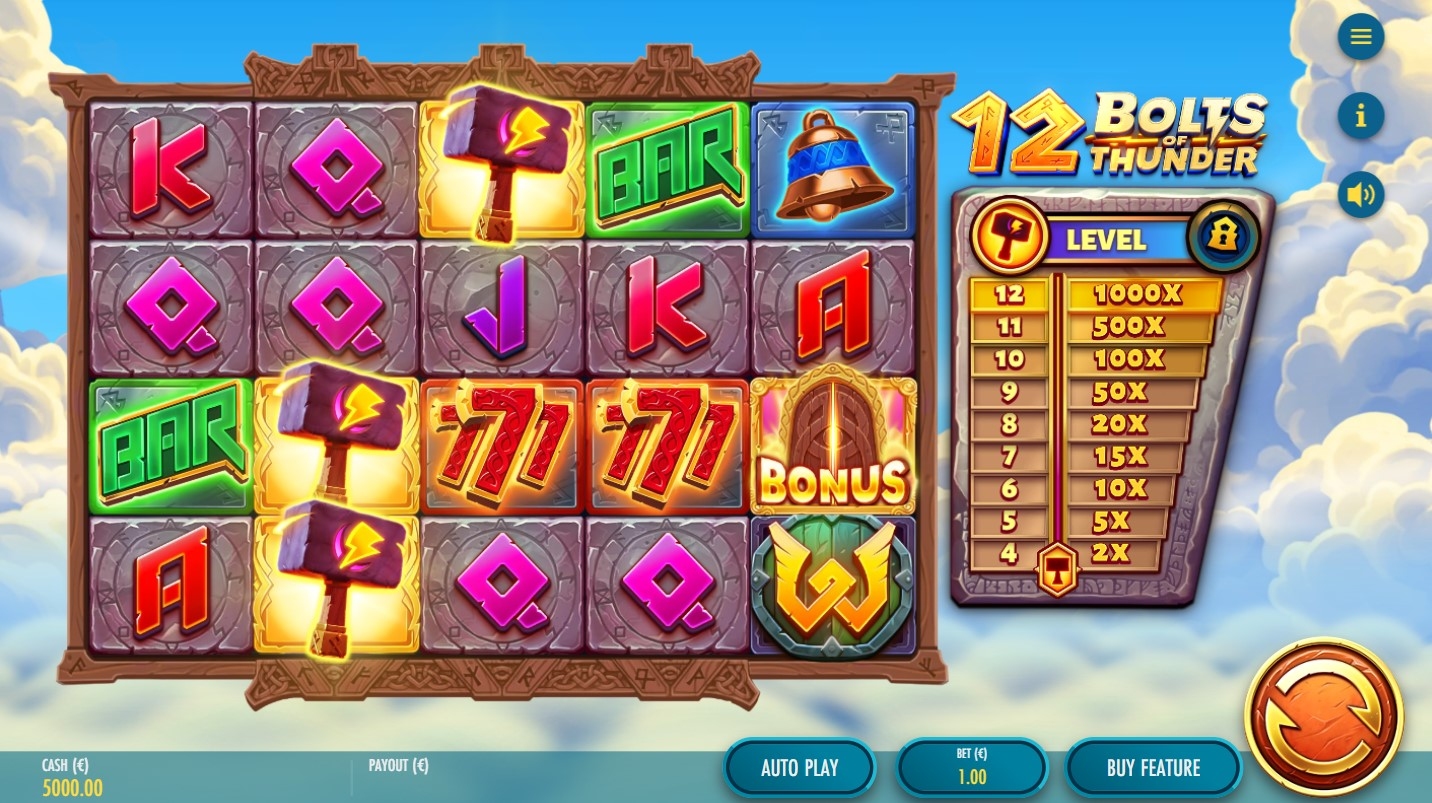
Task: Show the game info page
Action: coord(1360,116)
